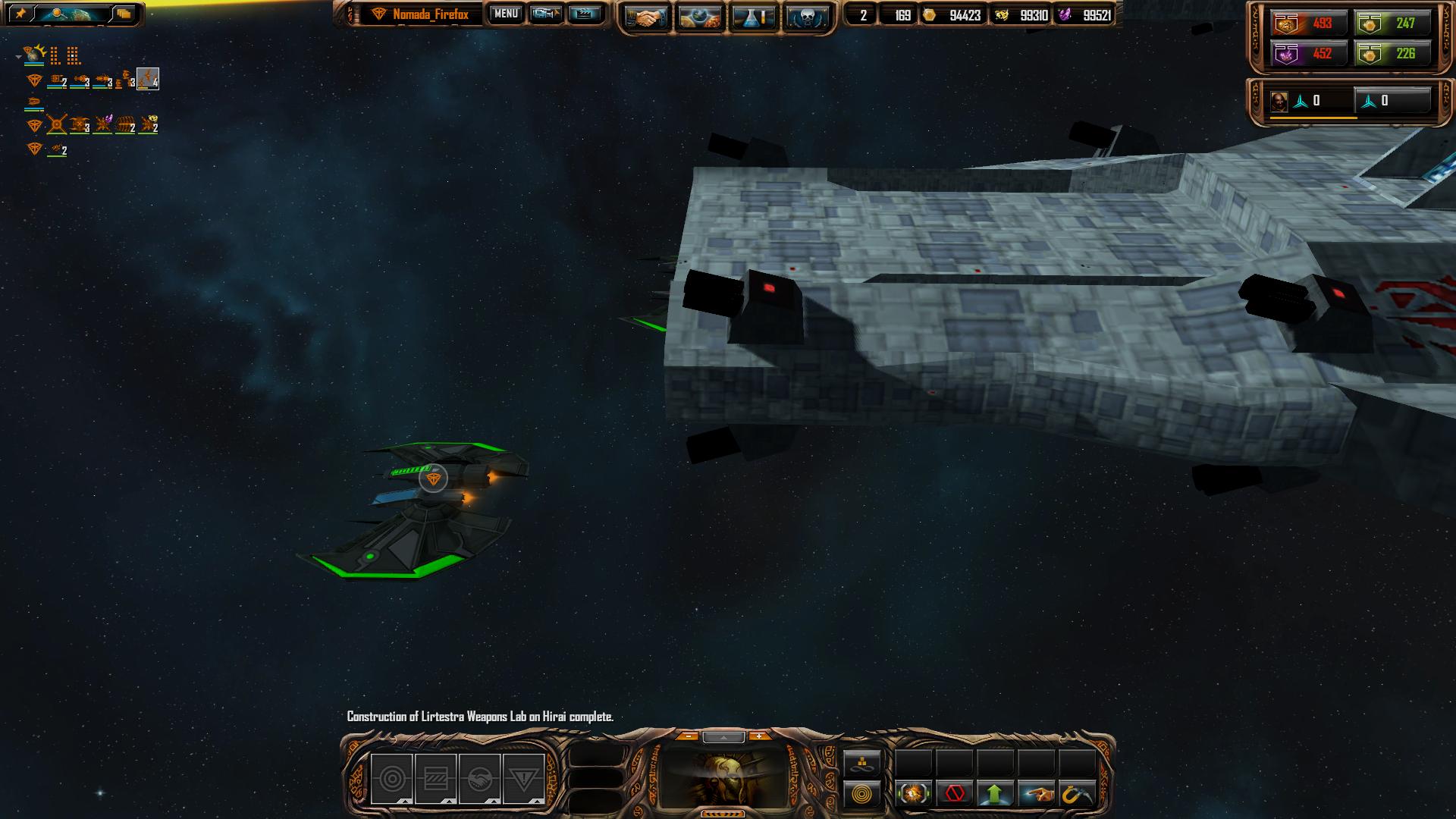This screenshot has height=819, width=1456.
Task: Open the planets empire overview button
Action: pos(700,18)
